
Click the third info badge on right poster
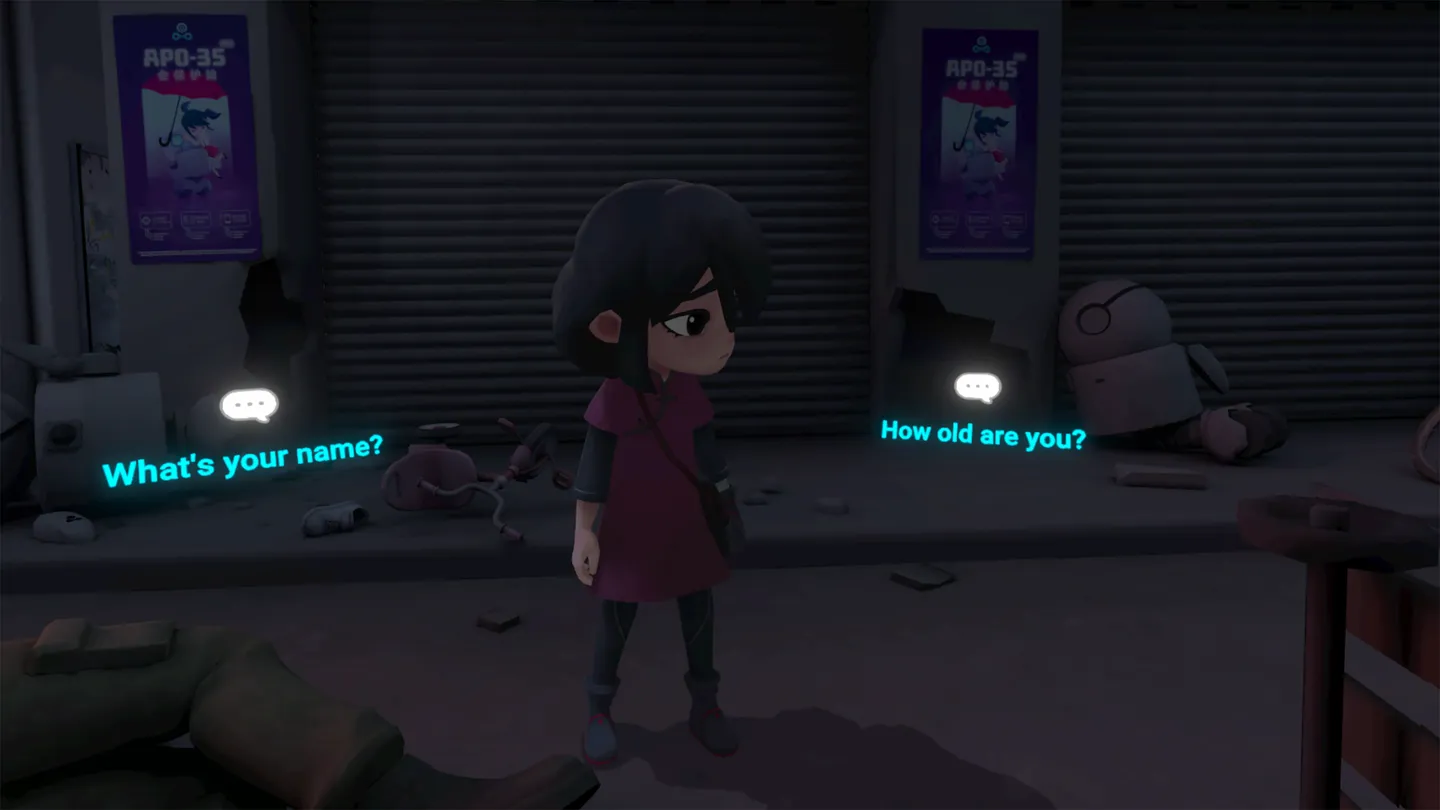(x=1011, y=220)
